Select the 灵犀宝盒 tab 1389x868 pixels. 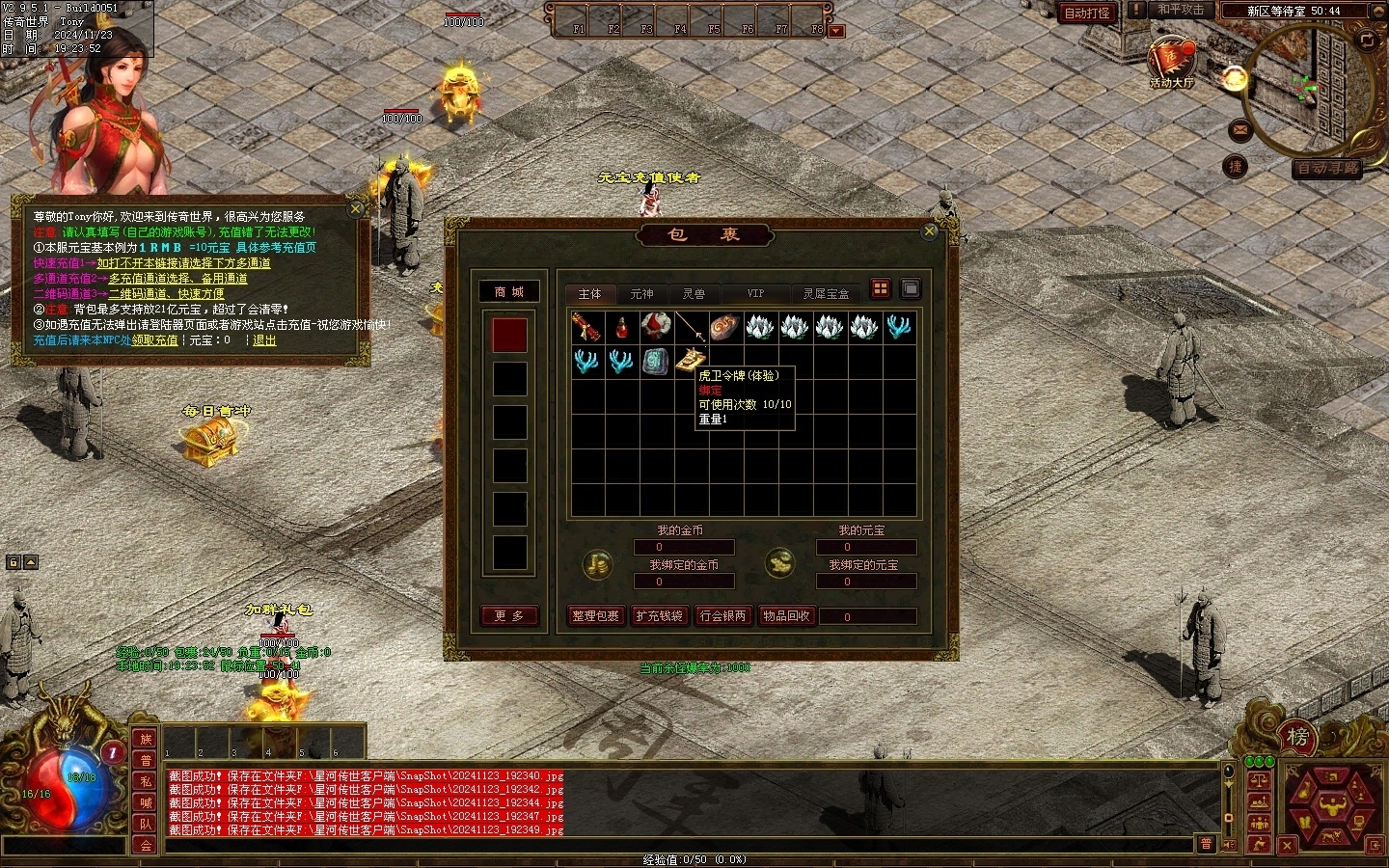click(826, 293)
